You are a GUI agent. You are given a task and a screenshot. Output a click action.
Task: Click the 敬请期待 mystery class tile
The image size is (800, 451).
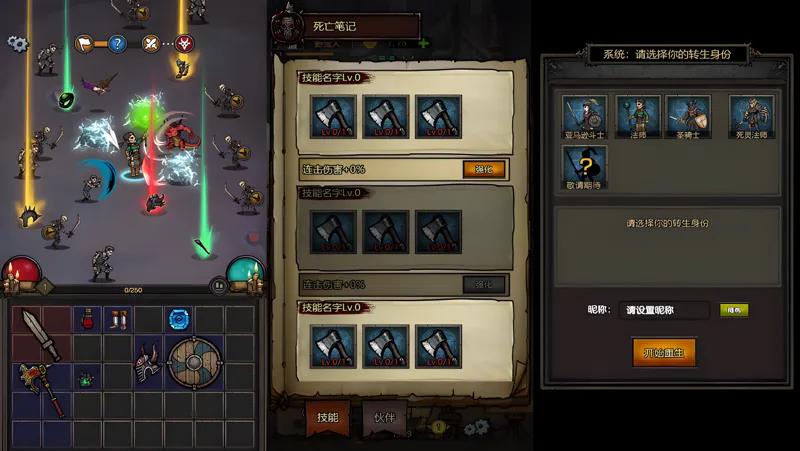tap(582, 164)
